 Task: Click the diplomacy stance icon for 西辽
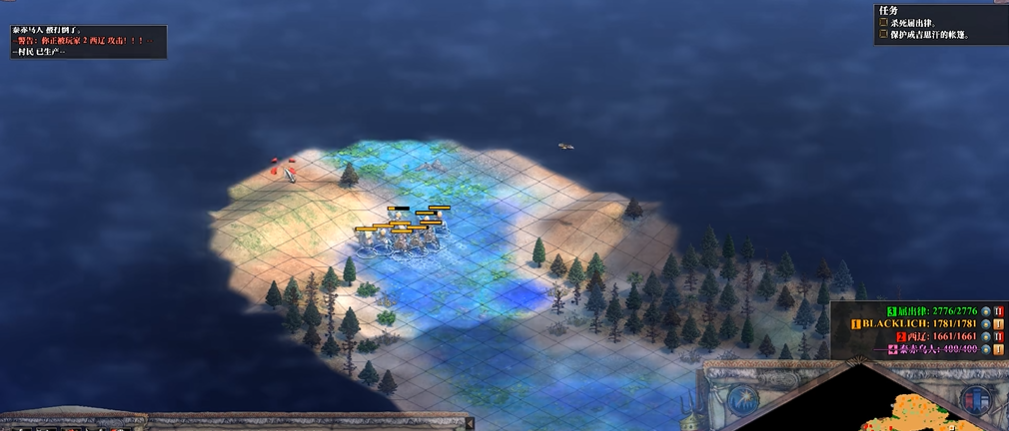pyautogui.click(x=999, y=337)
